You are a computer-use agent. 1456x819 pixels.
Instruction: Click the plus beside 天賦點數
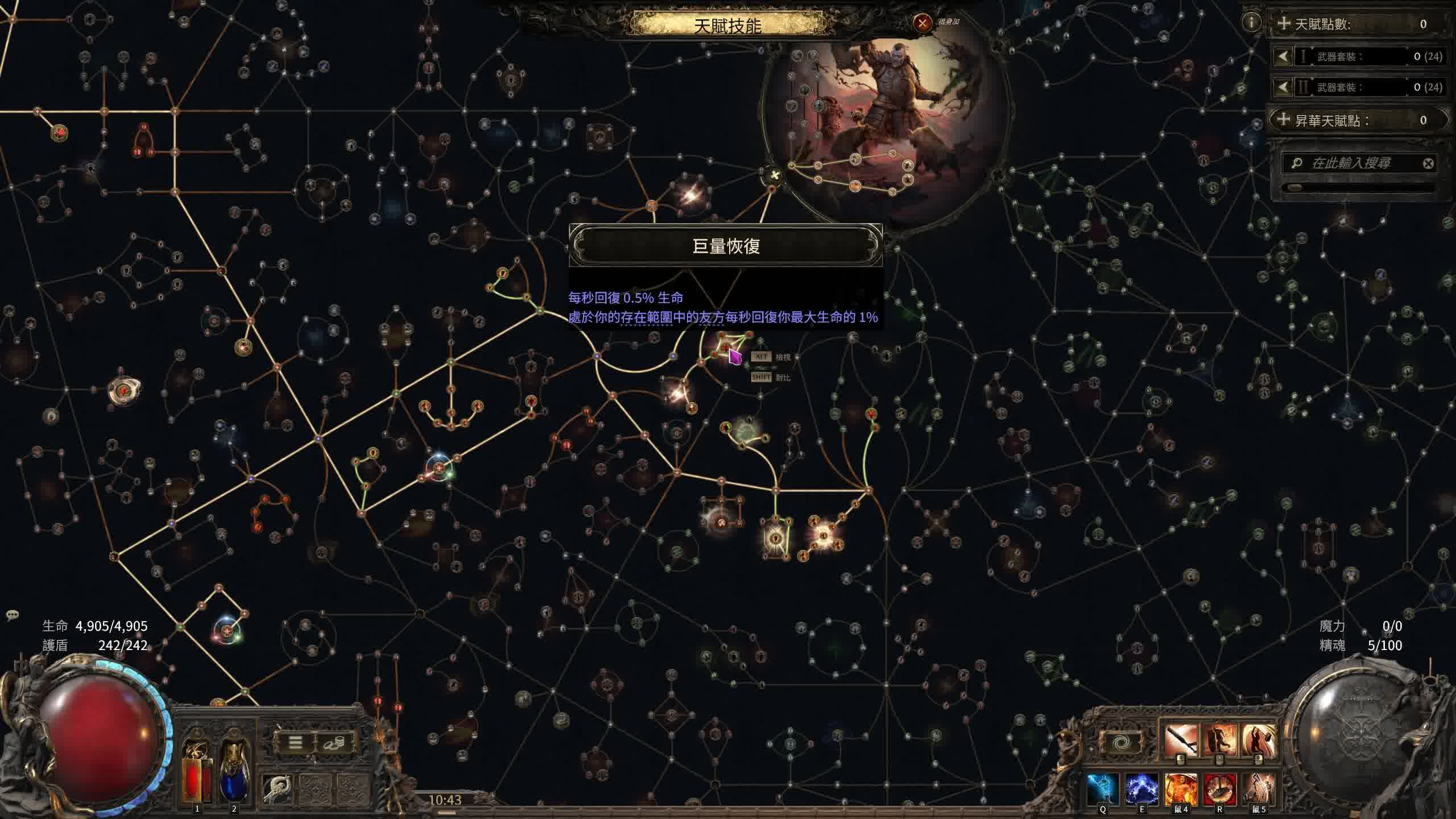pyautogui.click(x=1285, y=24)
